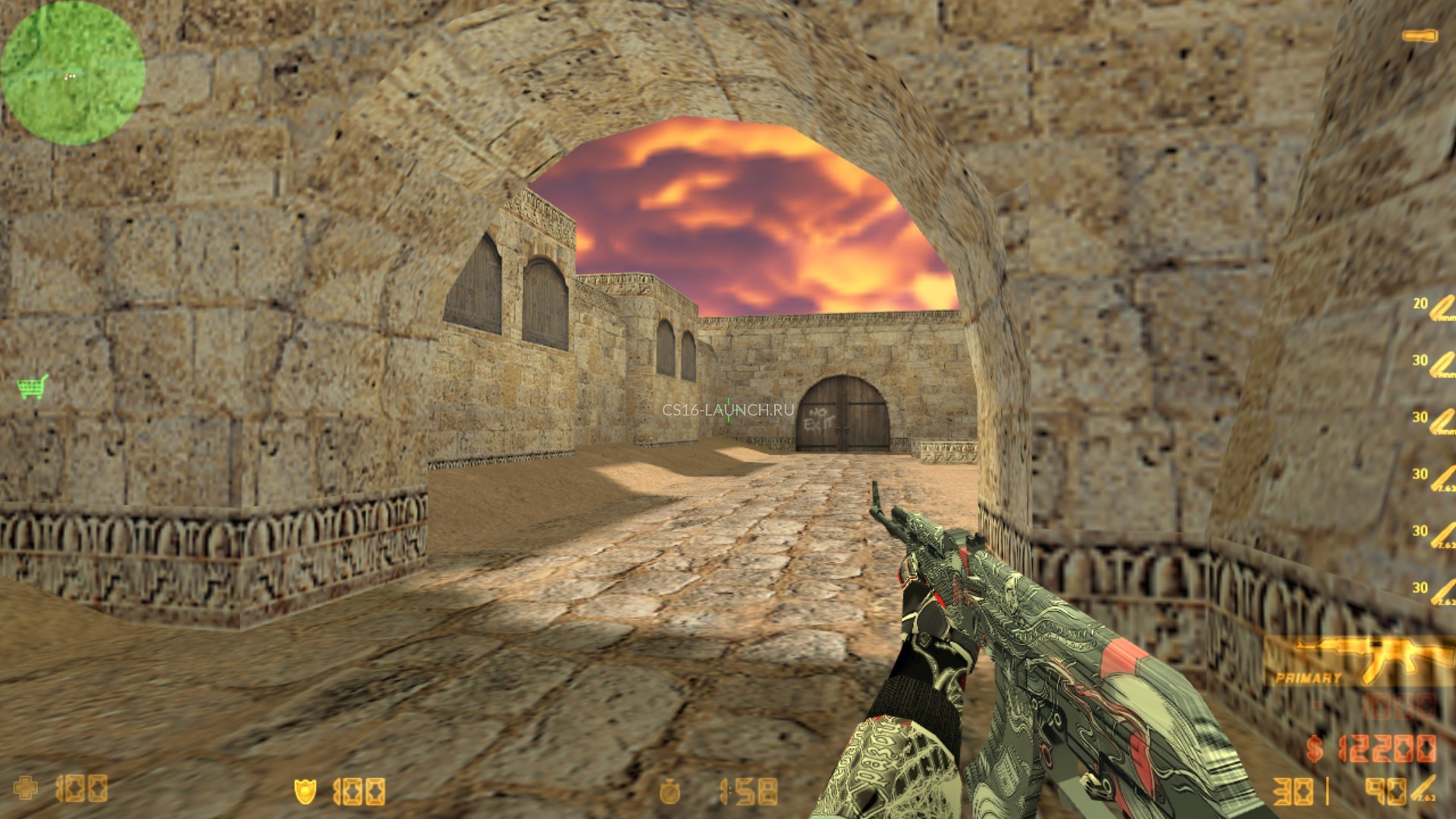Select the primary AK-47 weapon icon
The image size is (1456, 819).
[1357, 660]
